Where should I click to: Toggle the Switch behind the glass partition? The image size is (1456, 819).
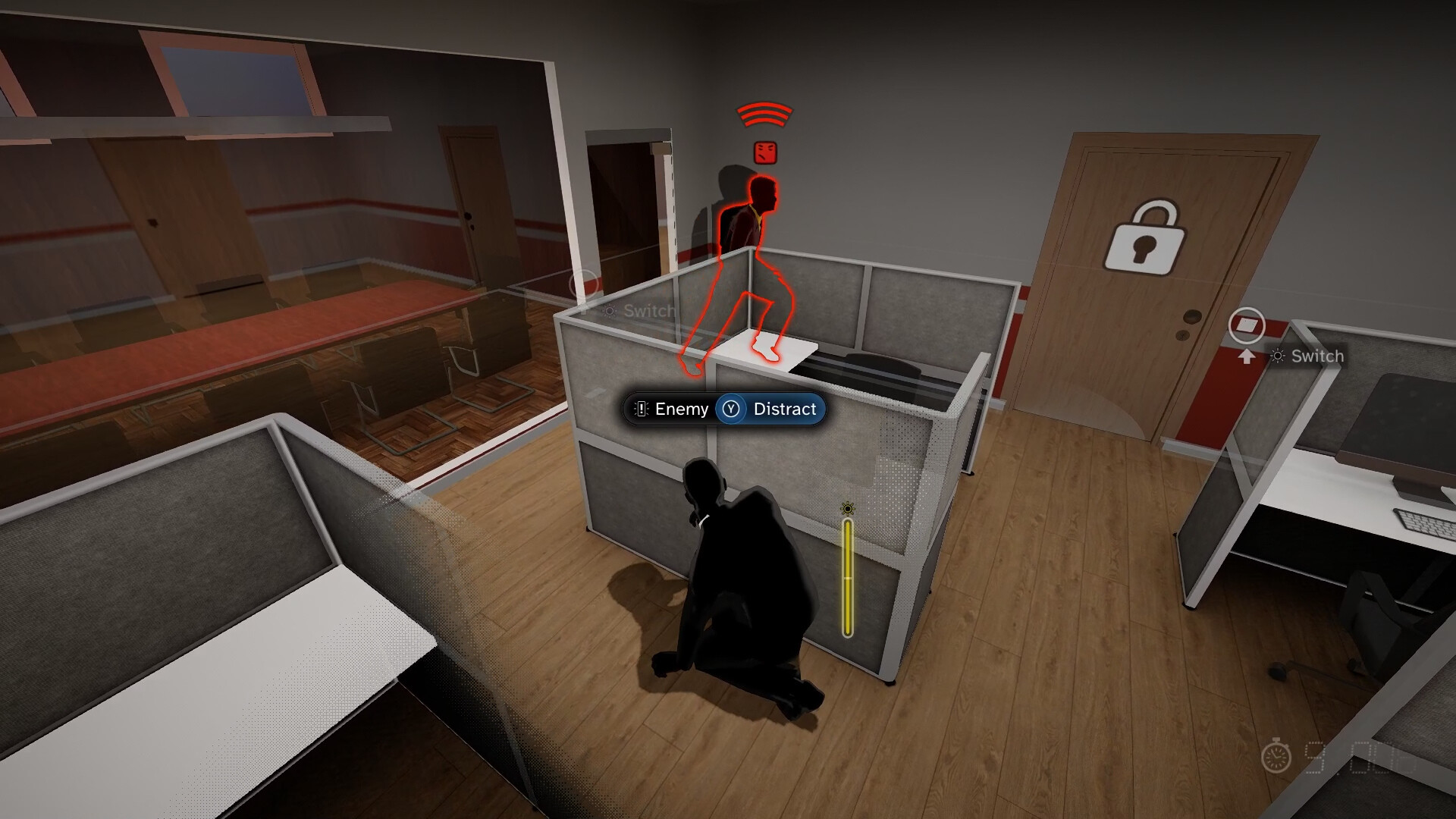[x=648, y=310]
